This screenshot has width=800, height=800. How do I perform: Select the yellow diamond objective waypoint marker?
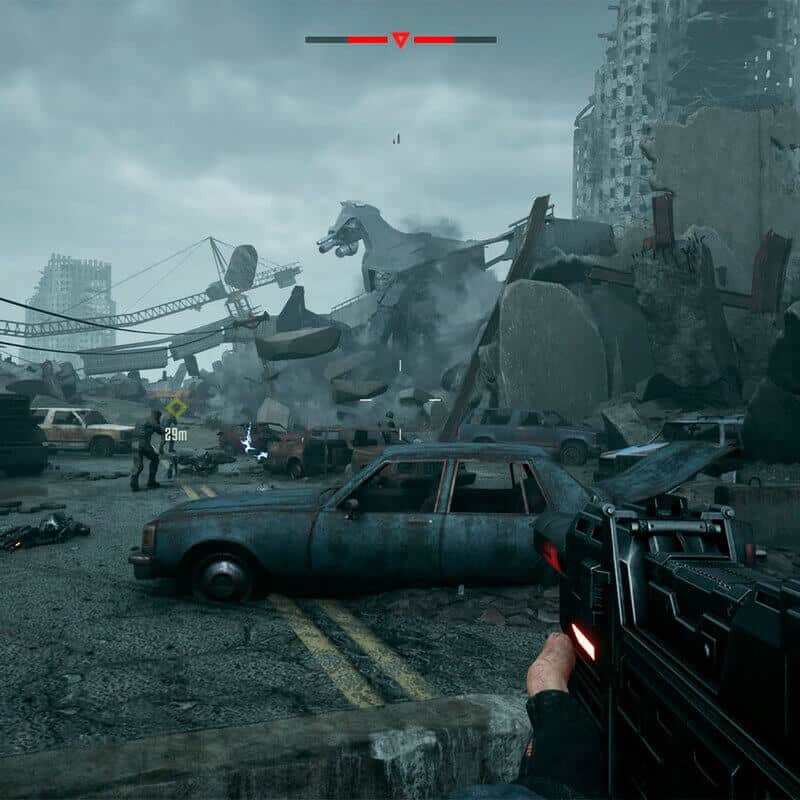(177, 407)
